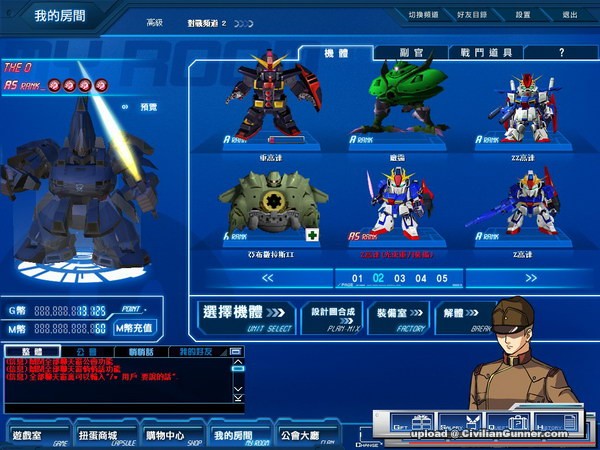The width and height of the screenshot is (600, 450).
Task: Click the 退出 exit button
Action: click(x=570, y=15)
